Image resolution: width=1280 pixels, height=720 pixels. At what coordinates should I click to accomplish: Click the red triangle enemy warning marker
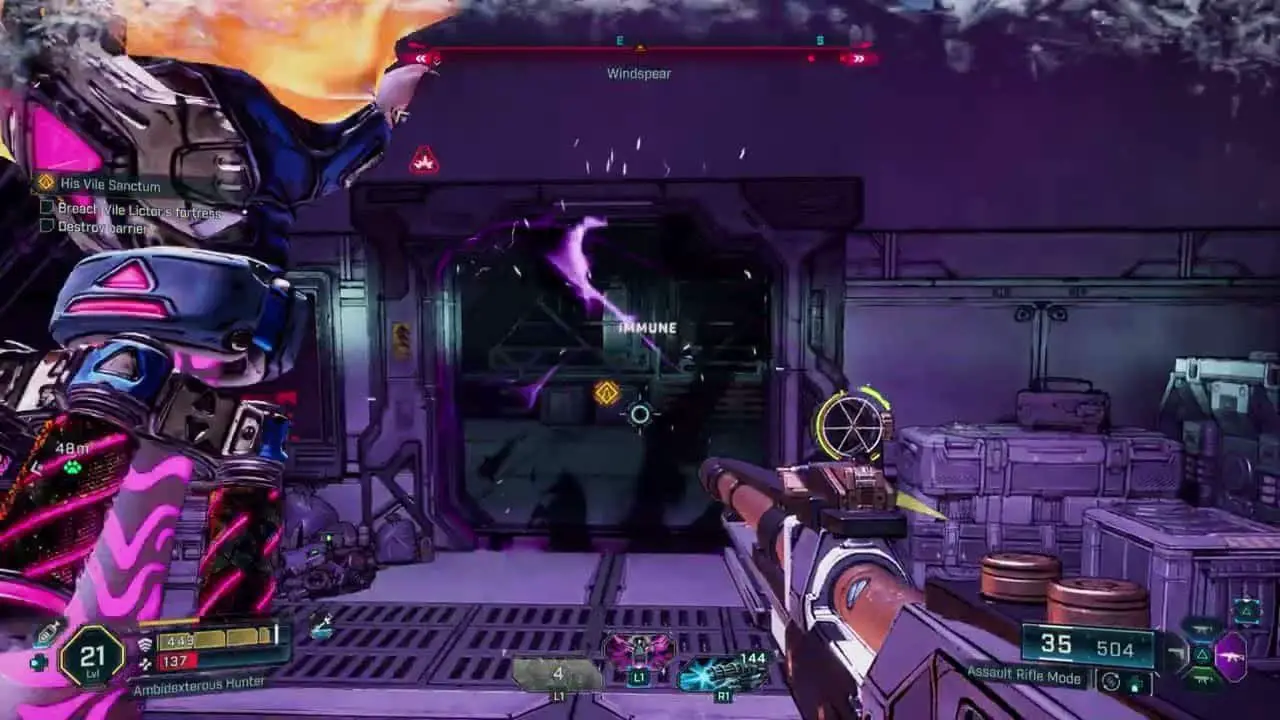coord(424,160)
